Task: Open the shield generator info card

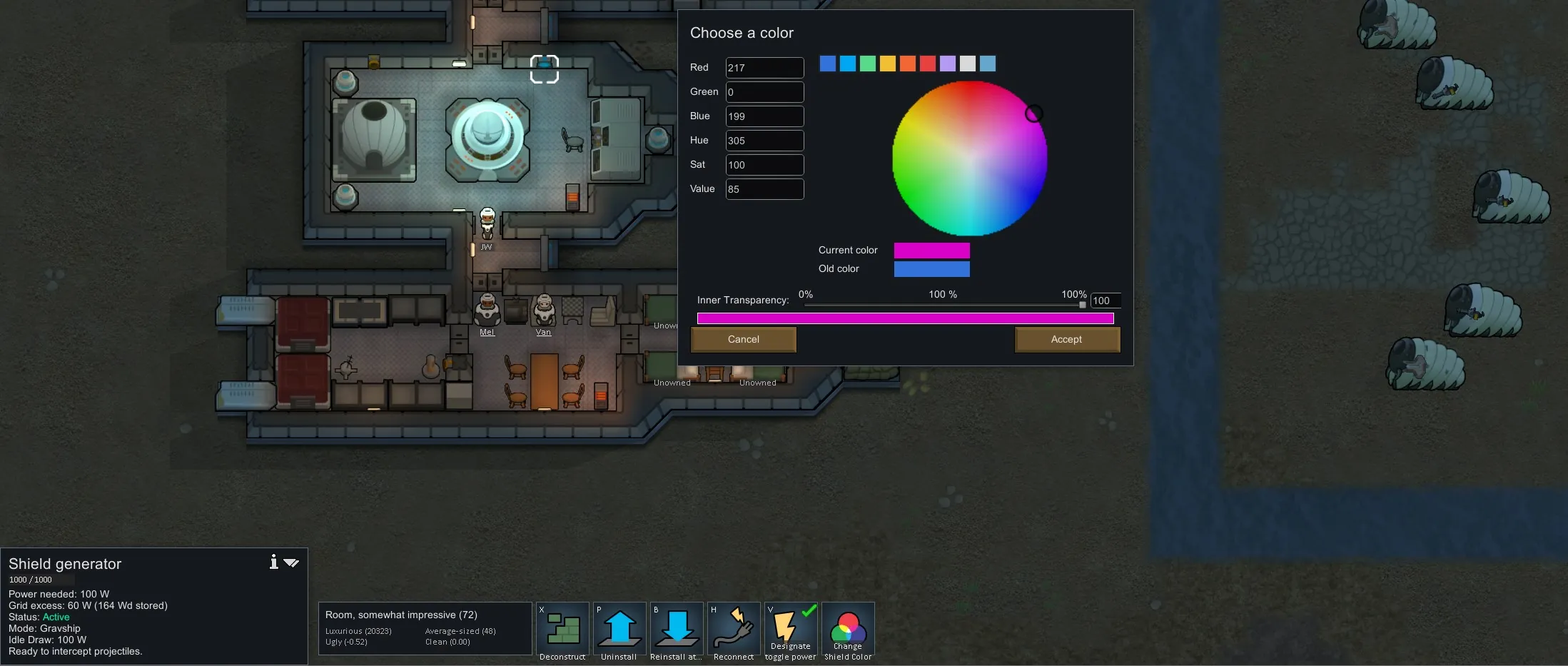Action: pyautogui.click(x=273, y=562)
